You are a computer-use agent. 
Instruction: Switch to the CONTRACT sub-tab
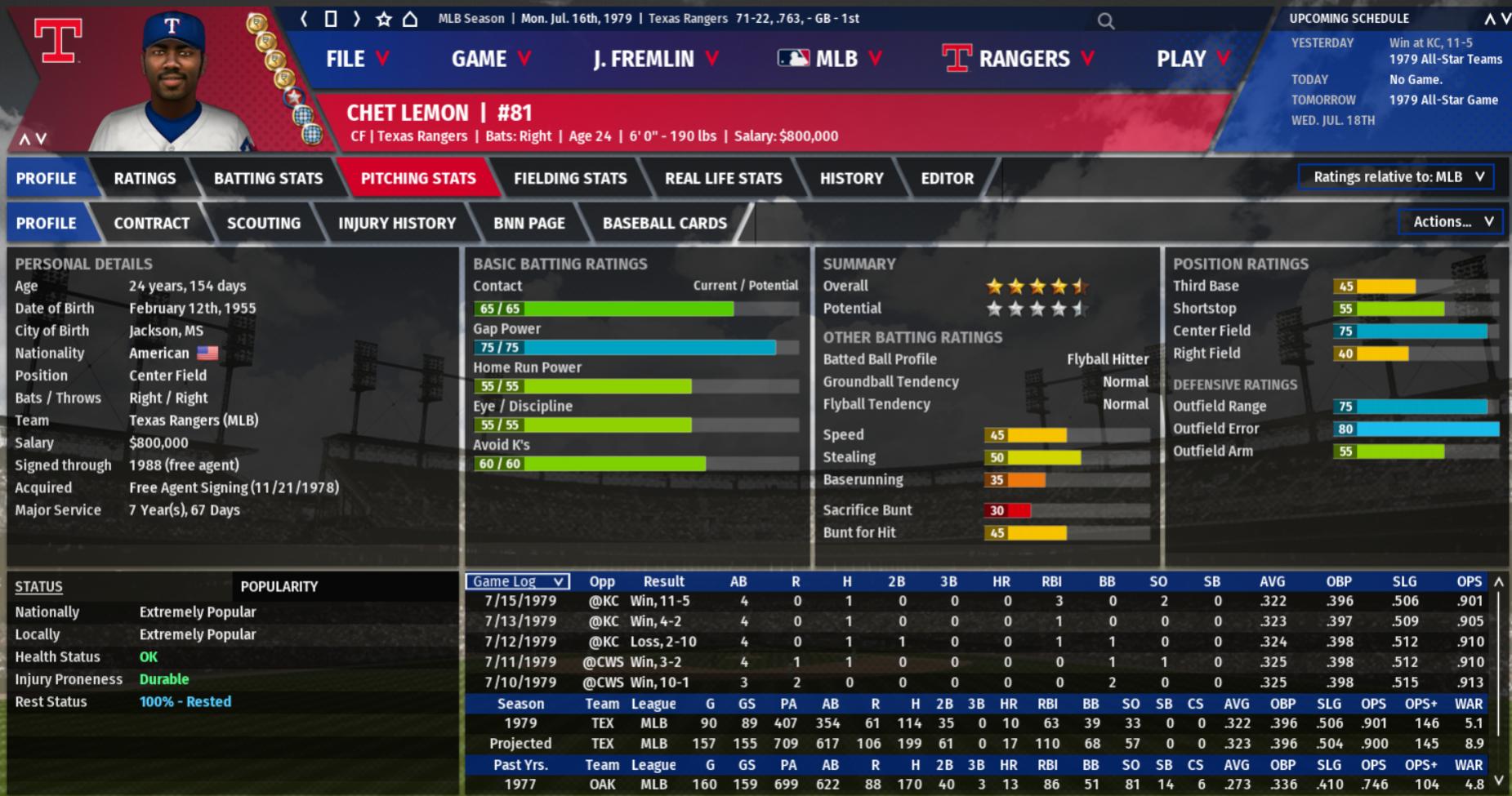point(151,223)
